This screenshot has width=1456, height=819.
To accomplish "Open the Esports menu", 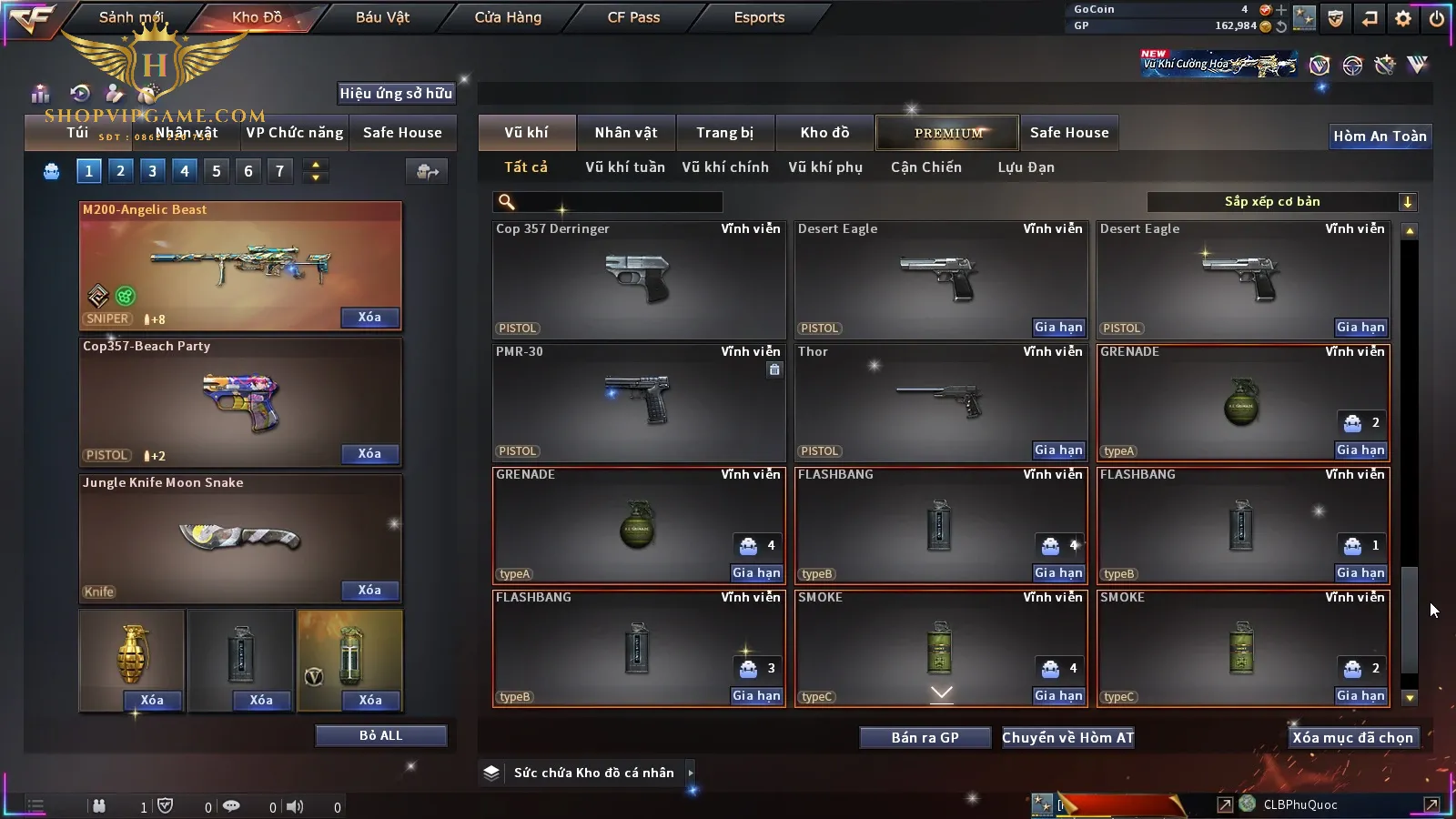I will [759, 17].
